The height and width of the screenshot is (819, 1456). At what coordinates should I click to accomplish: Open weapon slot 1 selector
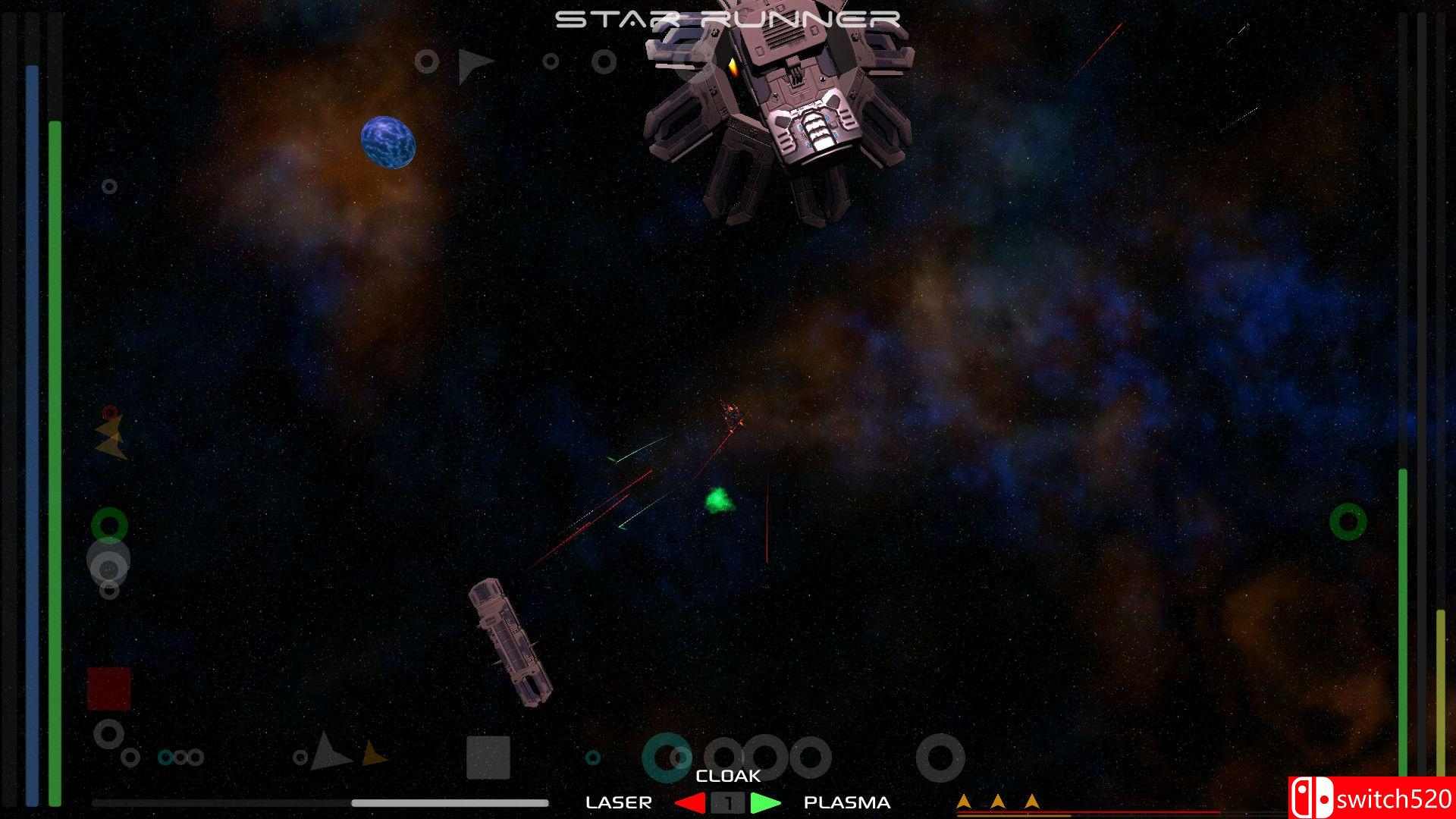tap(727, 803)
